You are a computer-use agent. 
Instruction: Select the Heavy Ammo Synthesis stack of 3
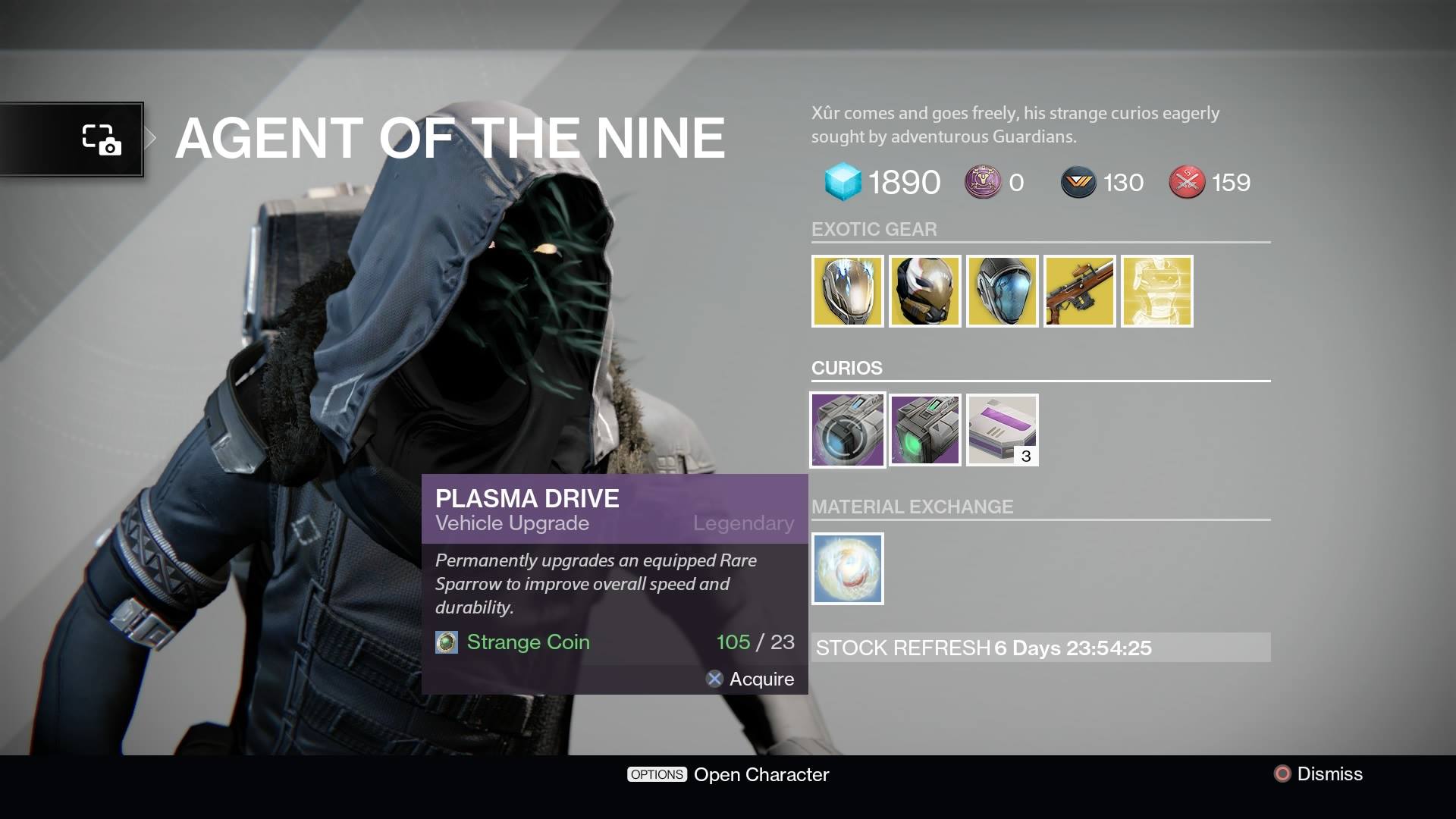(1002, 430)
